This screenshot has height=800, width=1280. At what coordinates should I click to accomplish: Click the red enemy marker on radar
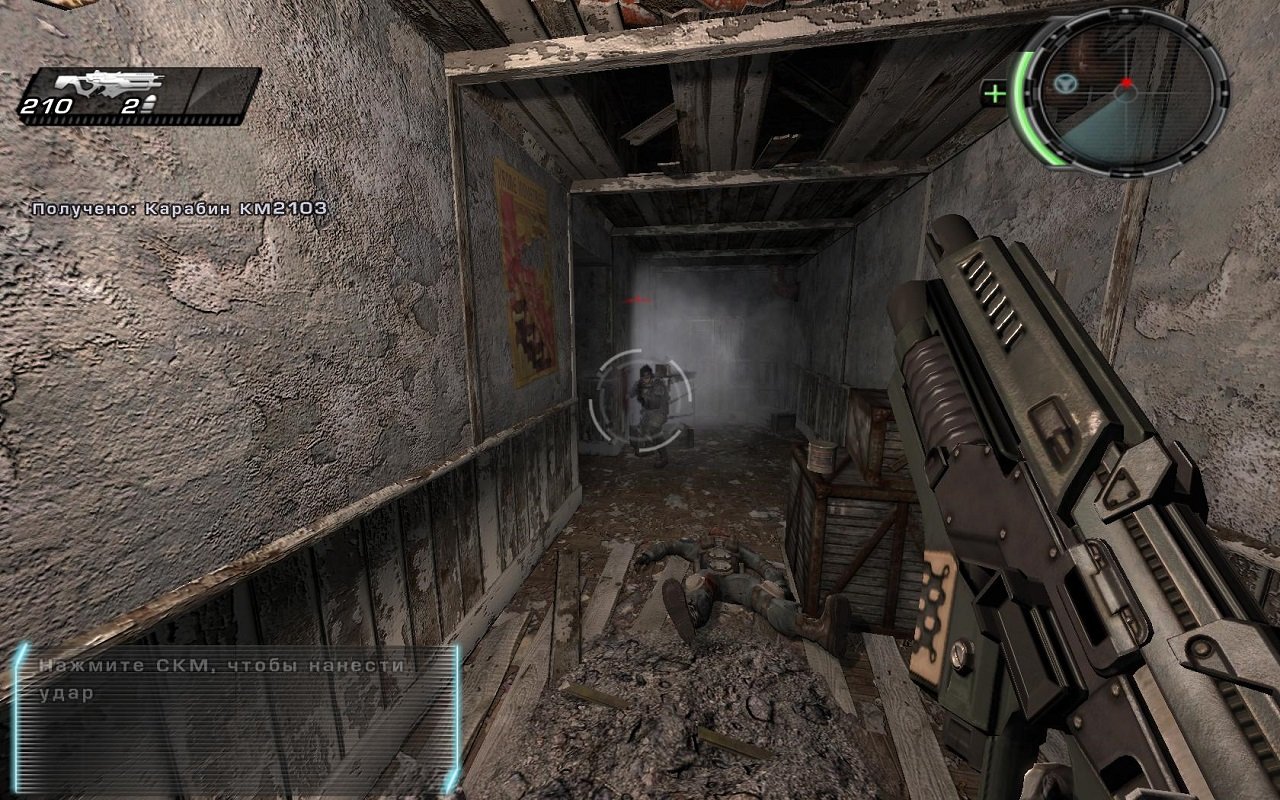pos(1127,83)
